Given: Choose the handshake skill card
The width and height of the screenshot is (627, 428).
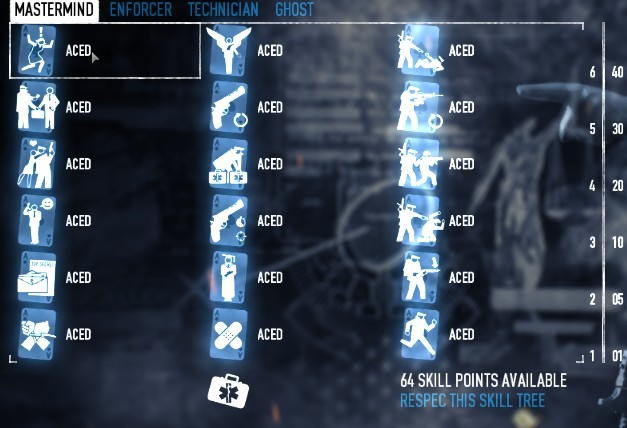Looking at the screenshot, I should click(37, 334).
